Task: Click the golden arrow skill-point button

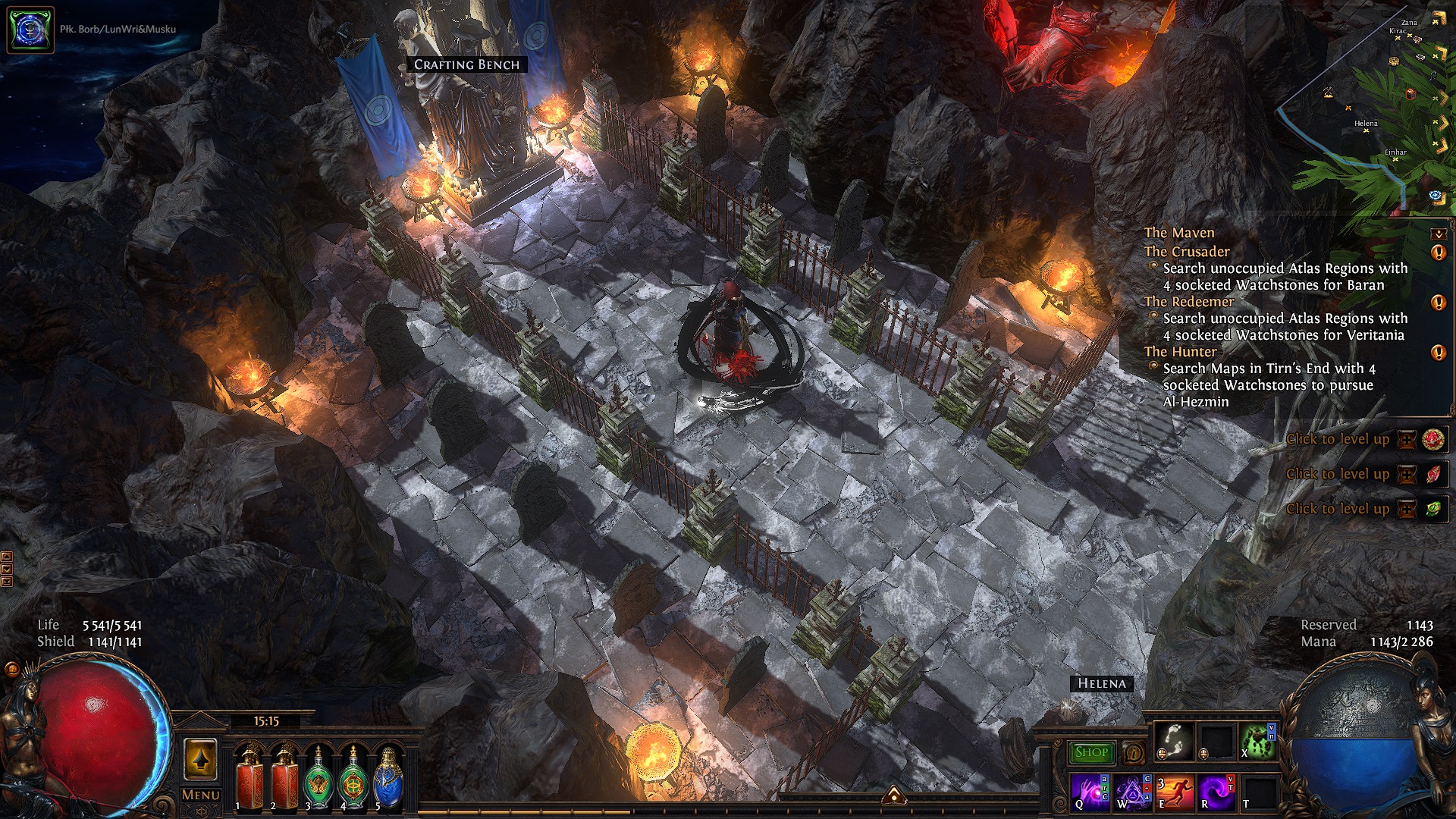Action: [200, 759]
